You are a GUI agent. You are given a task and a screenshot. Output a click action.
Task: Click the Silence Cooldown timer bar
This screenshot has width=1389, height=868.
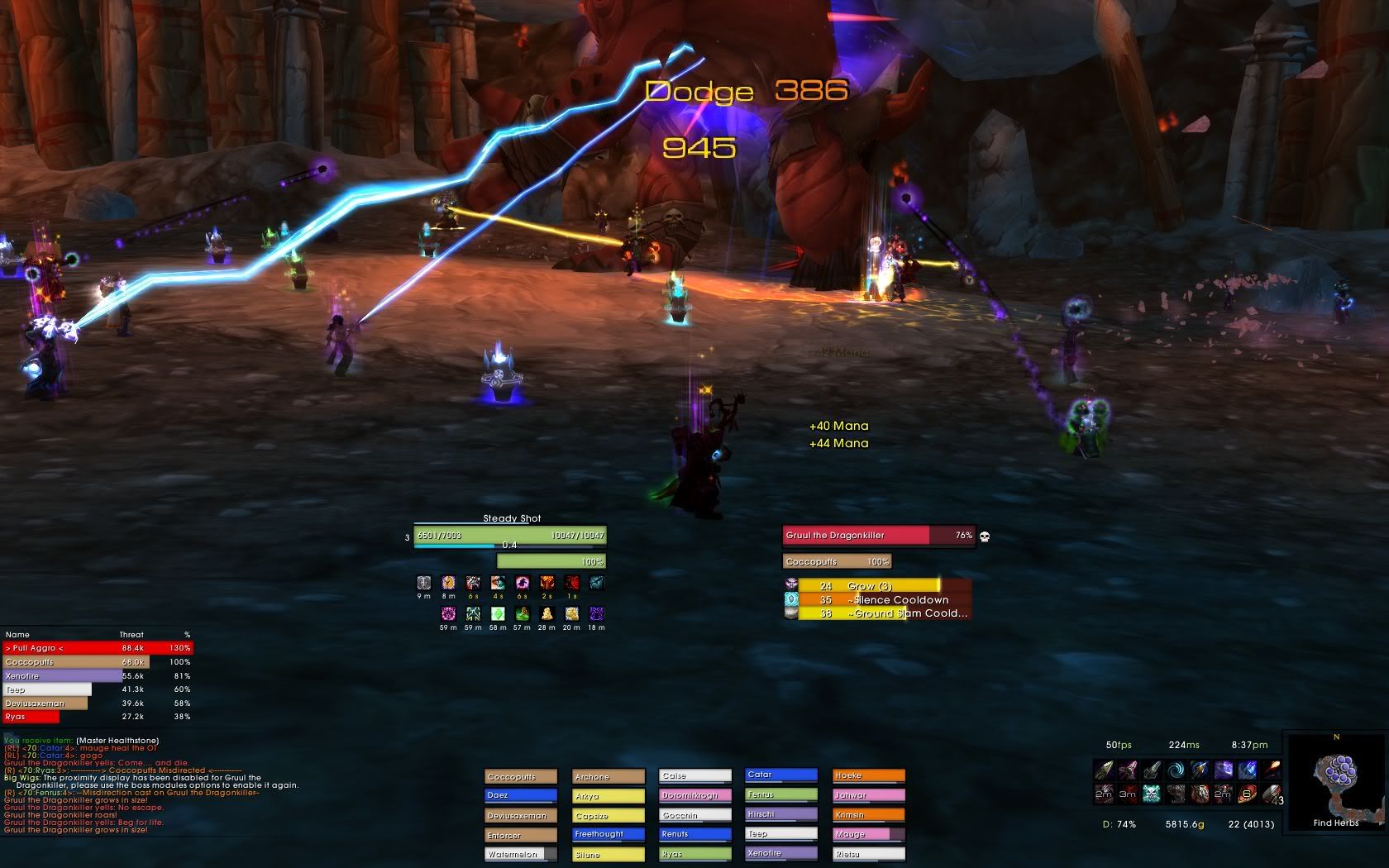pyautogui.click(x=876, y=600)
